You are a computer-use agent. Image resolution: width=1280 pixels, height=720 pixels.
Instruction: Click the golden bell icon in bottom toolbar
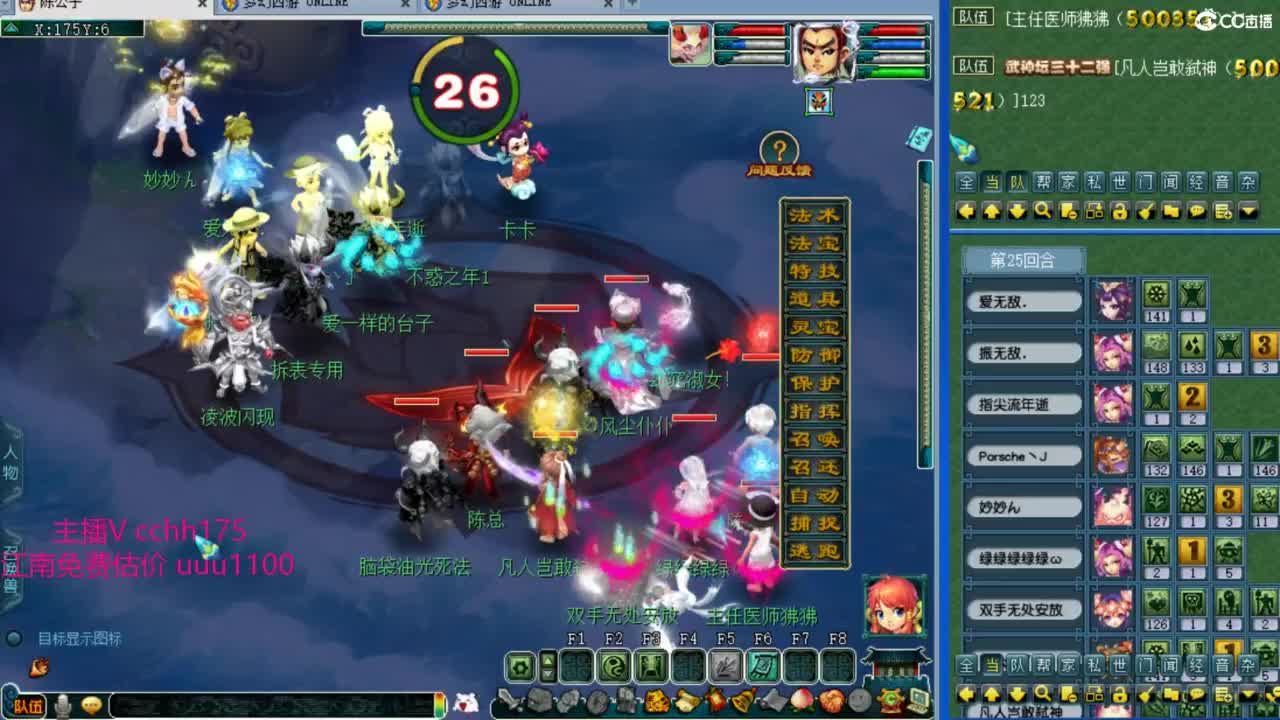743,700
